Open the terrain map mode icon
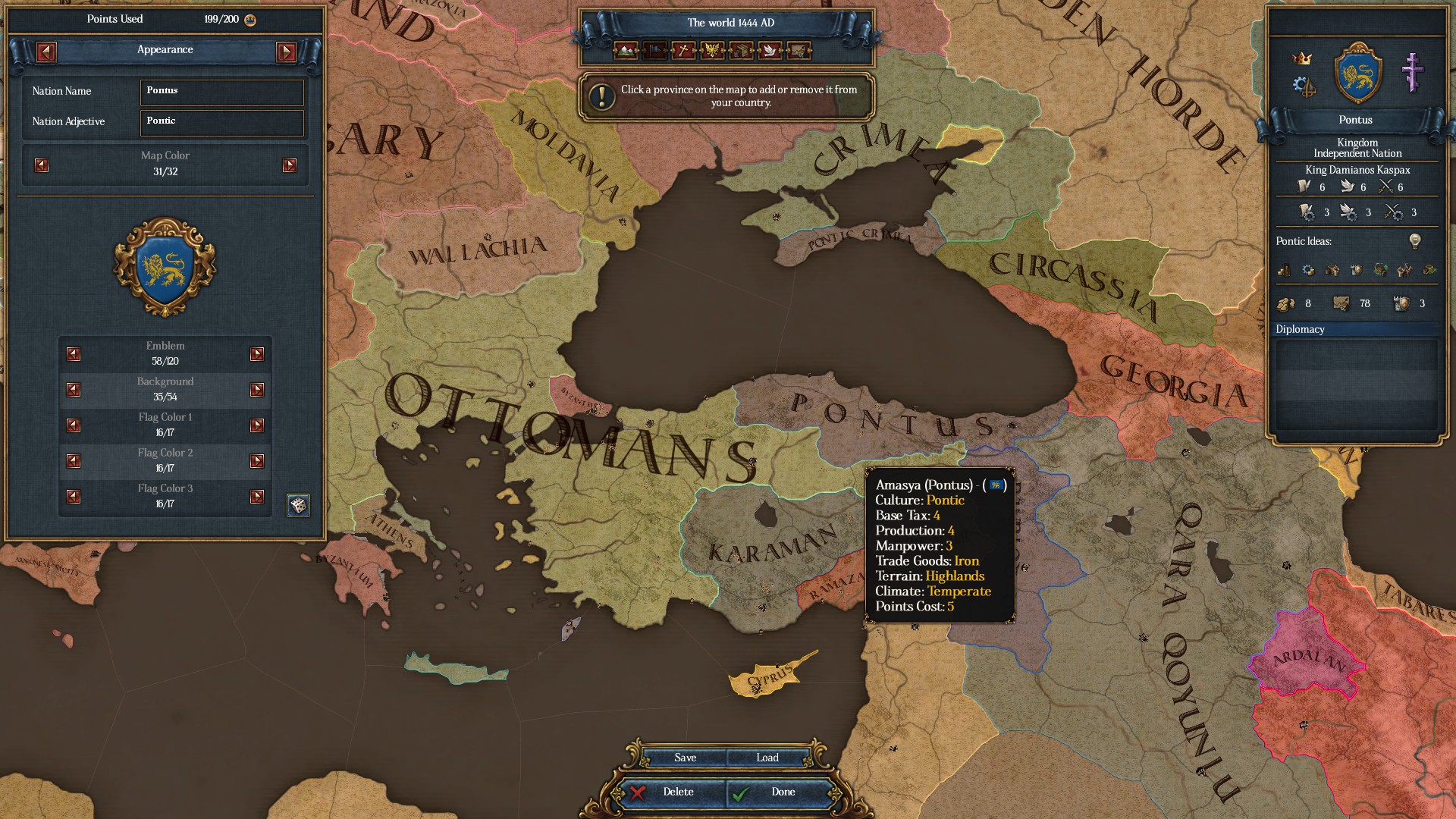The height and width of the screenshot is (819, 1456). click(x=625, y=51)
